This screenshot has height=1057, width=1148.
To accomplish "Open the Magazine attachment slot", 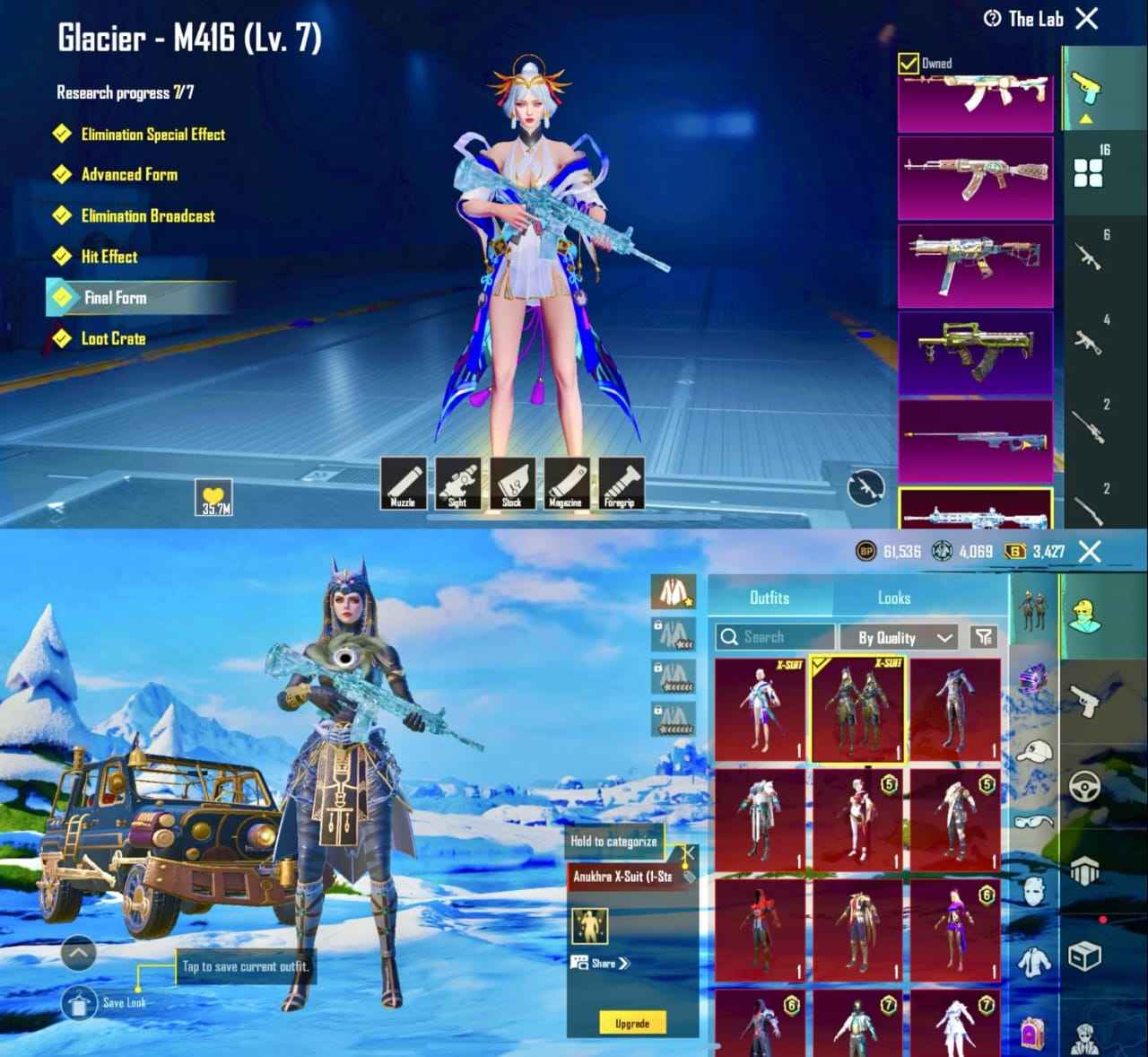I will tap(569, 485).
